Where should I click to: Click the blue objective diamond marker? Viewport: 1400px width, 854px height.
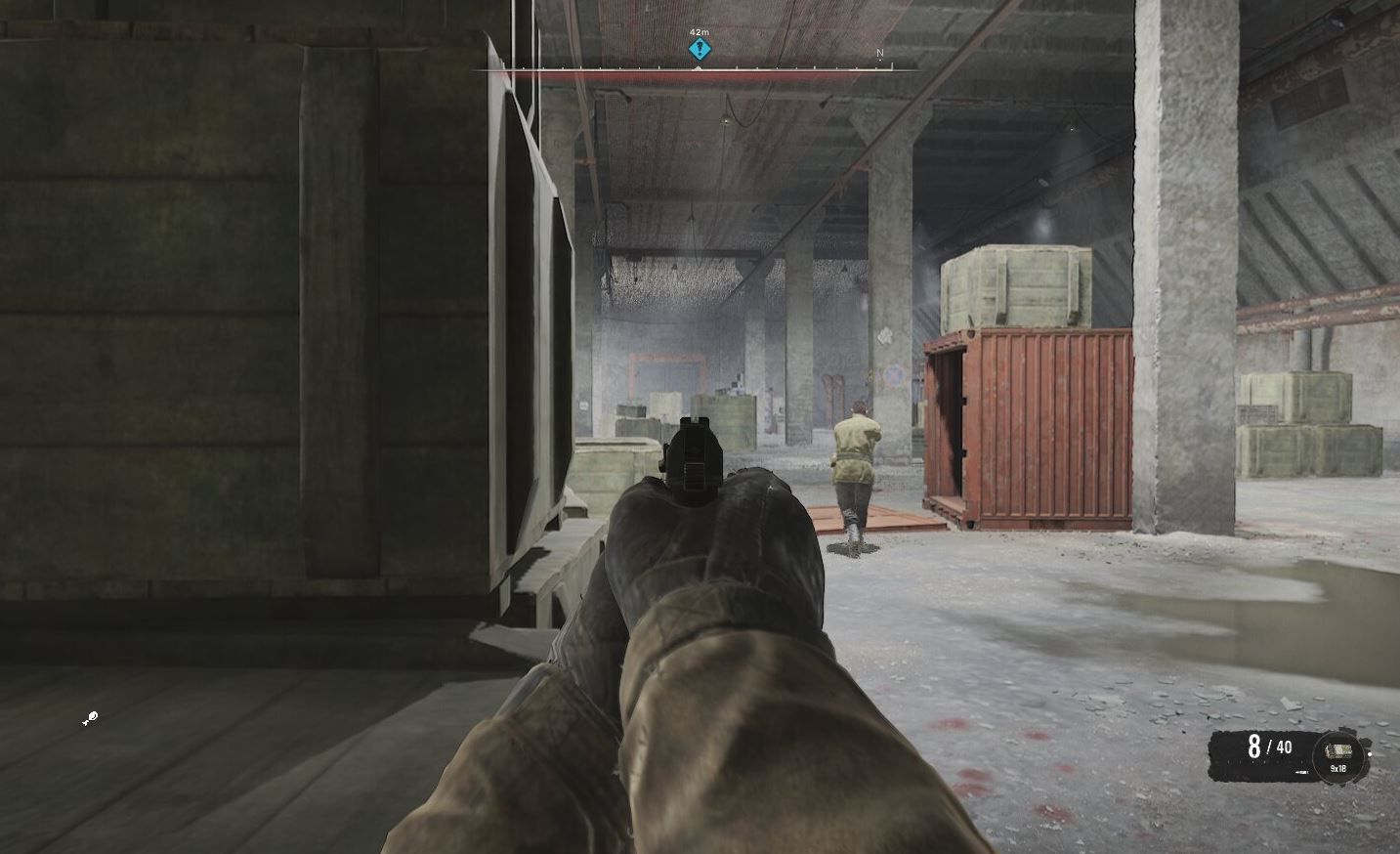click(x=699, y=50)
